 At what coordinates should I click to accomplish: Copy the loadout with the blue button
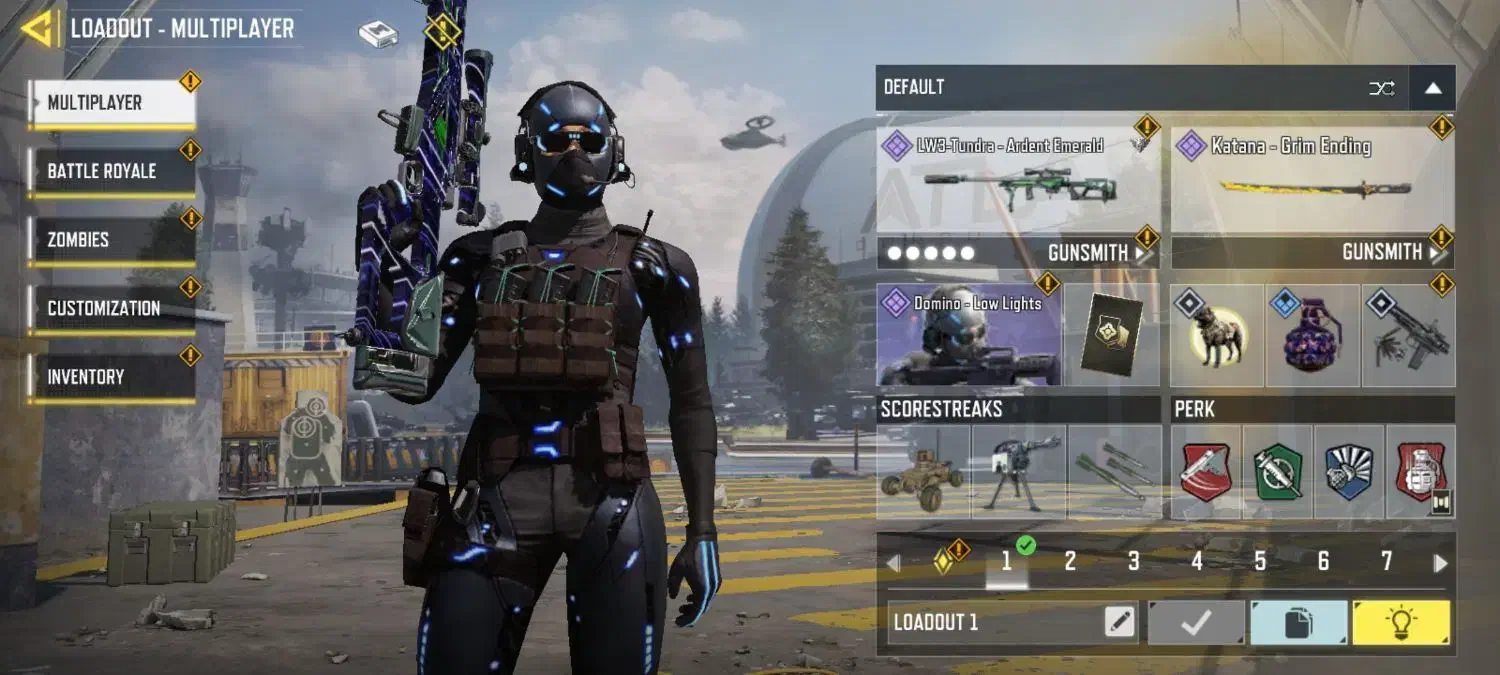(x=1298, y=623)
